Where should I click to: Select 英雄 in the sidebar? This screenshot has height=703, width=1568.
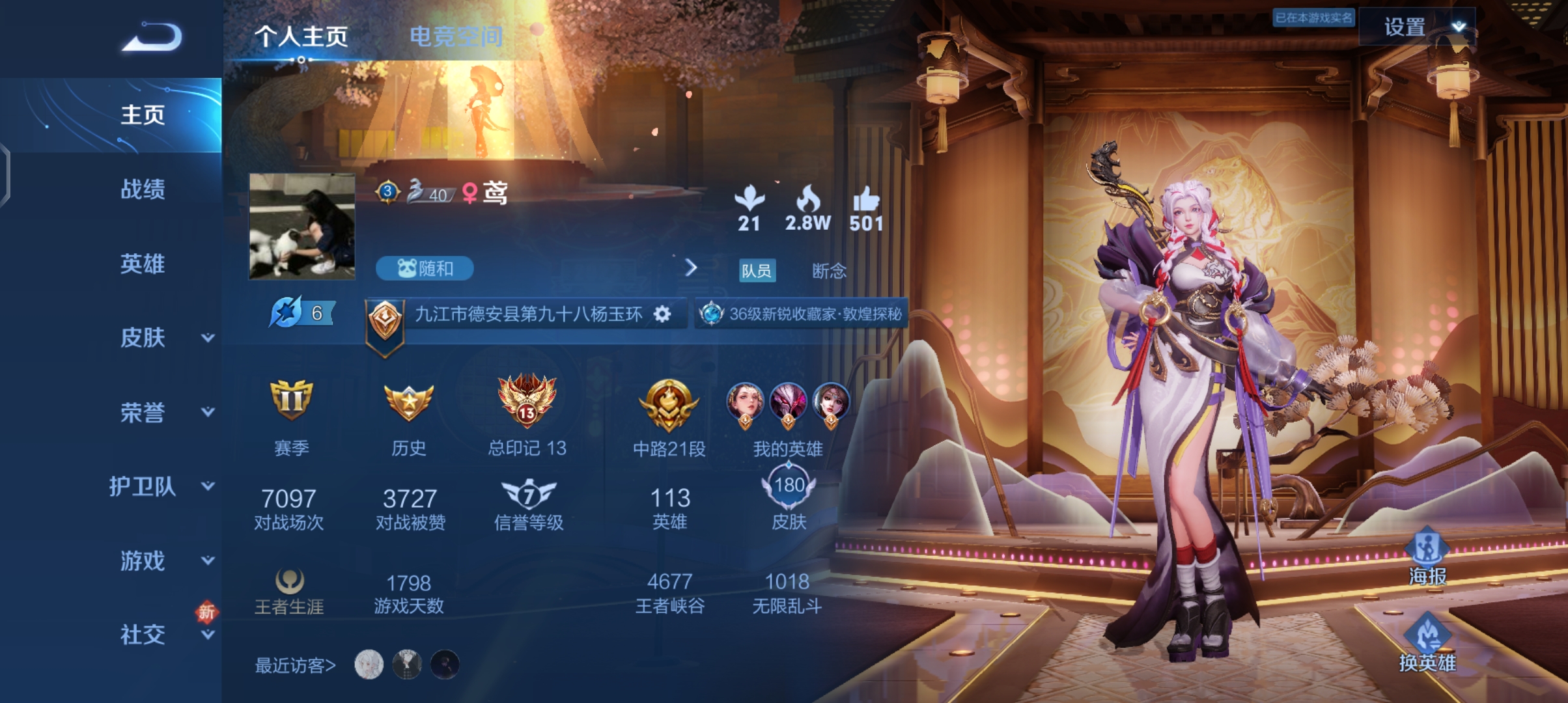pos(143,264)
